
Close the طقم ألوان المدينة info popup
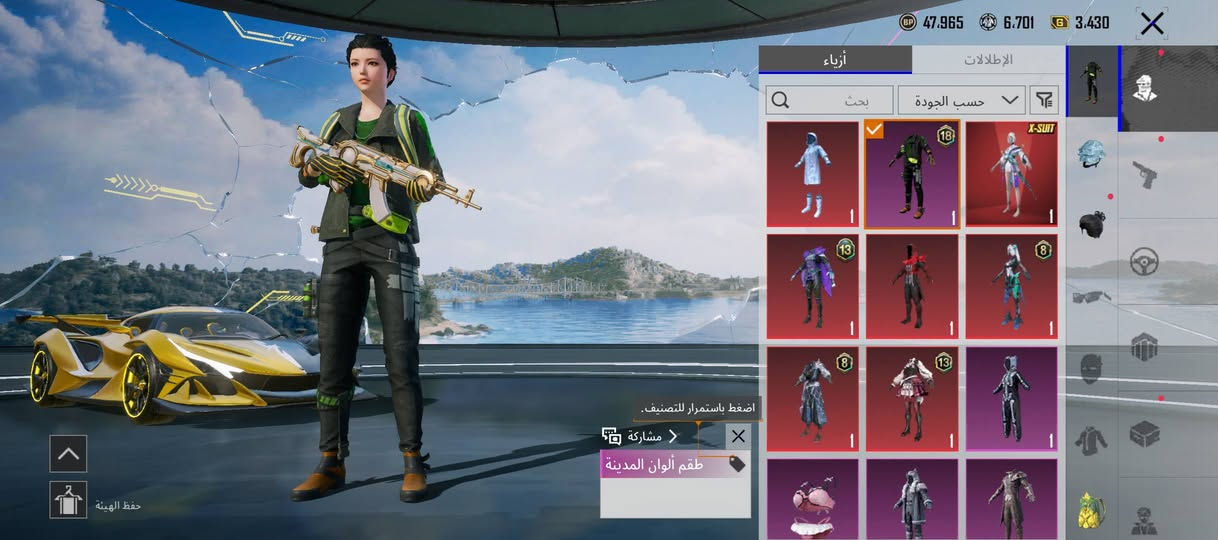coord(738,436)
